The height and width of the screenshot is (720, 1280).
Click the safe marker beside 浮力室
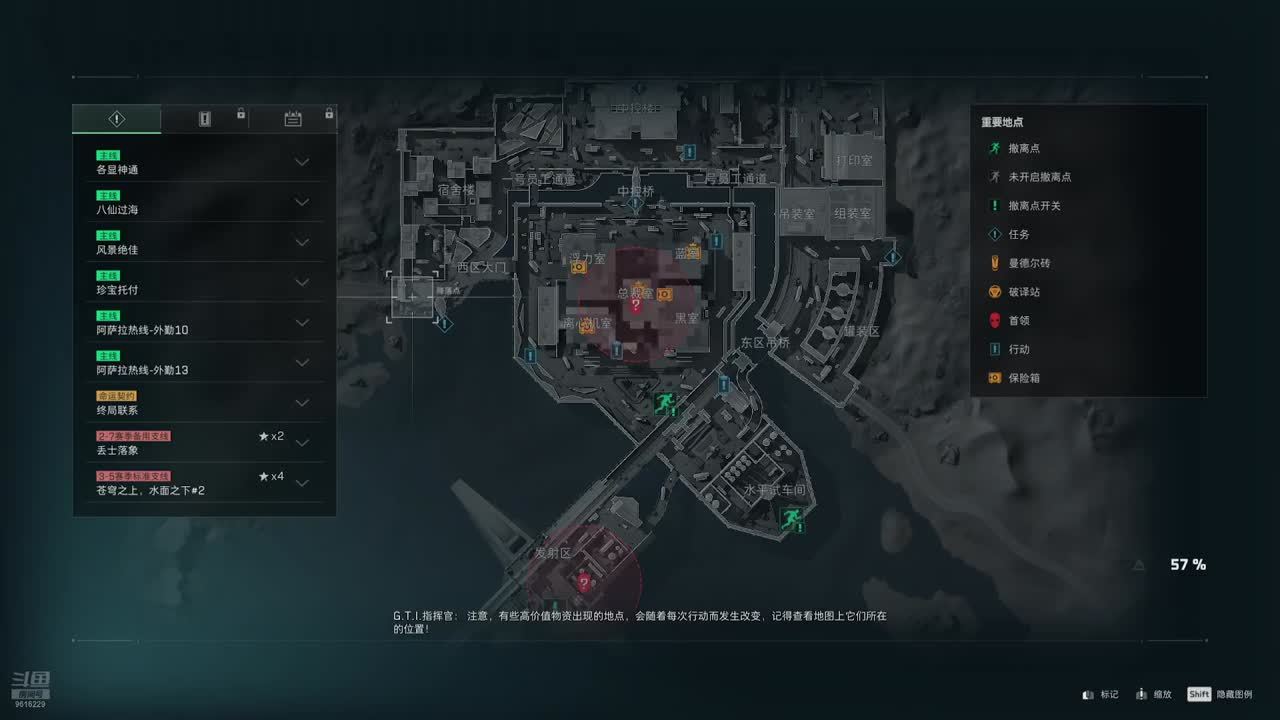(x=578, y=267)
